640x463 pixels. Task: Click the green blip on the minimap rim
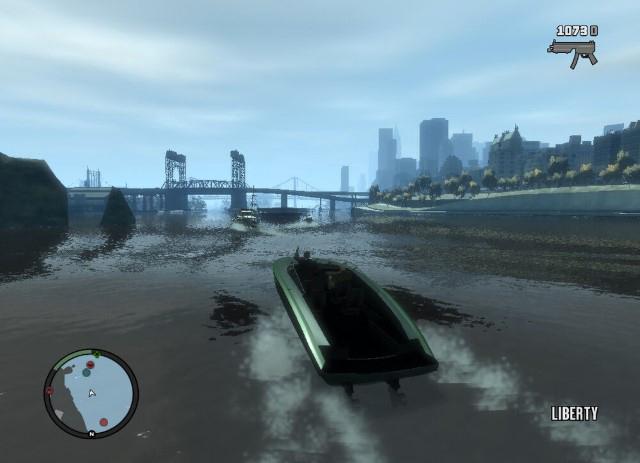(x=96, y=355)
